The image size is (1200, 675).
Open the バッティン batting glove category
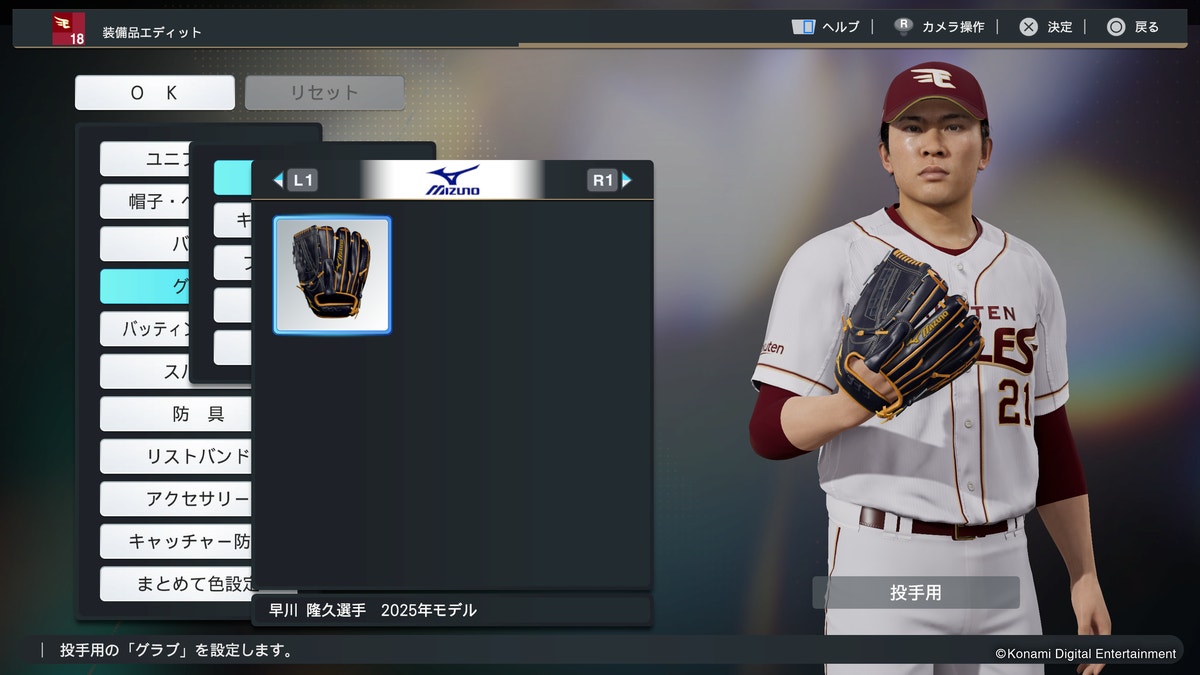click(x=145, y=329)
